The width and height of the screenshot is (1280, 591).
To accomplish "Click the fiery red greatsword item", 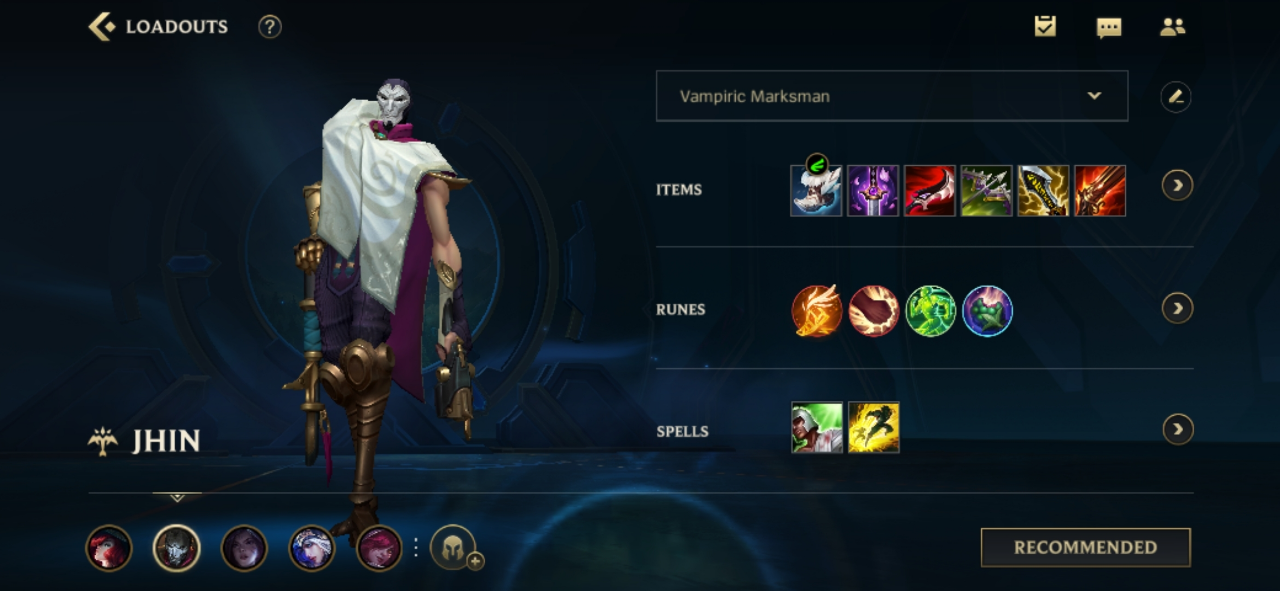I will (x=1100, y=190).
